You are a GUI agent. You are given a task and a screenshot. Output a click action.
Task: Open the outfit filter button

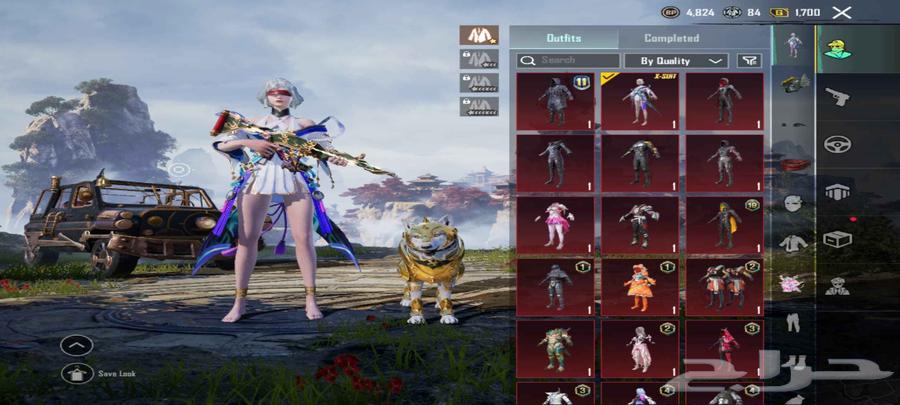coord(748,60)
